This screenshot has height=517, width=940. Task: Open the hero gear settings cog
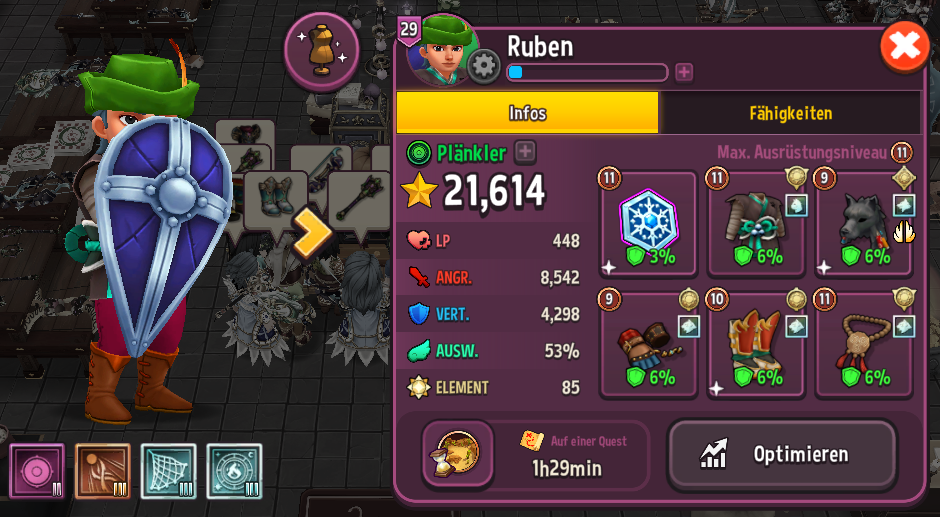click(x=484, y=67)
